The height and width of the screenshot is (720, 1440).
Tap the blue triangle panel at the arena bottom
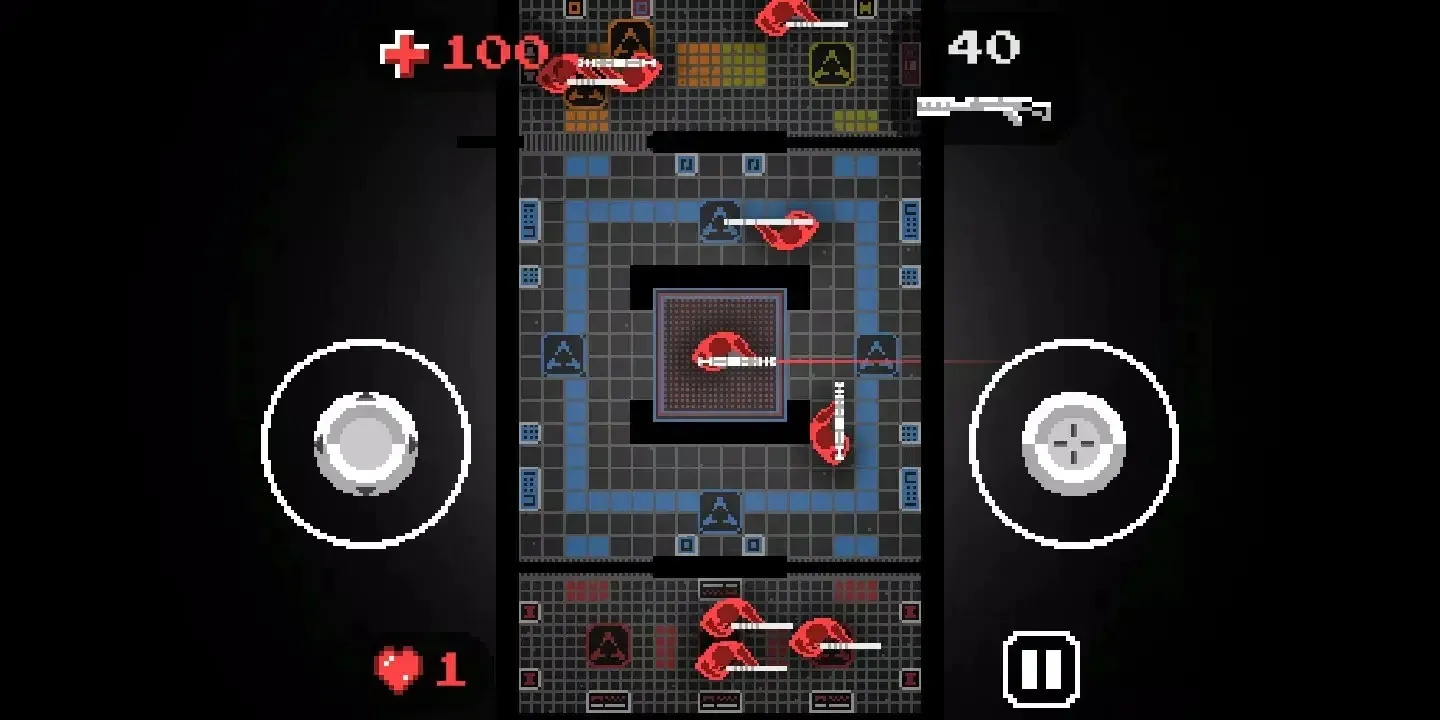pyautogui.click(x=722, y=513)
